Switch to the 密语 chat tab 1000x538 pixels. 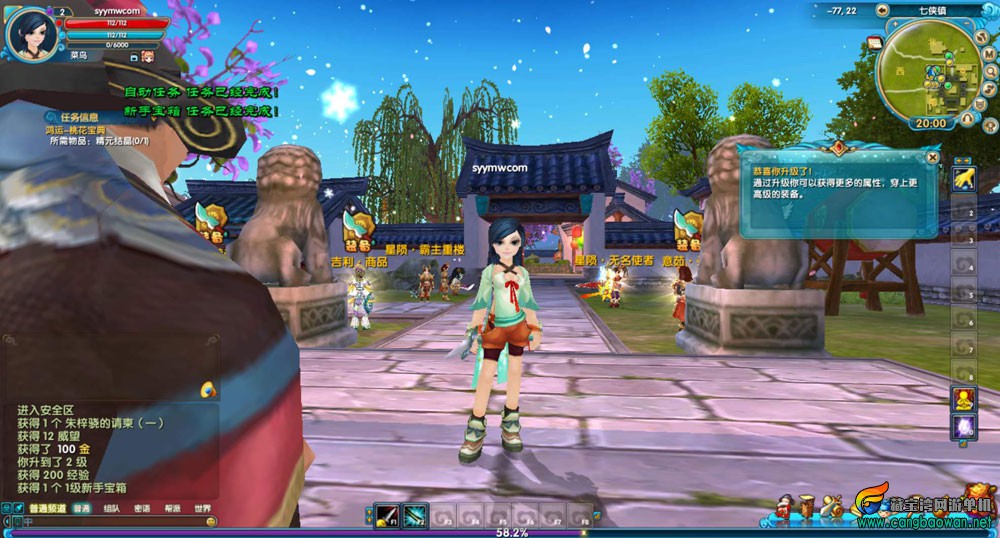pos(142,508)
